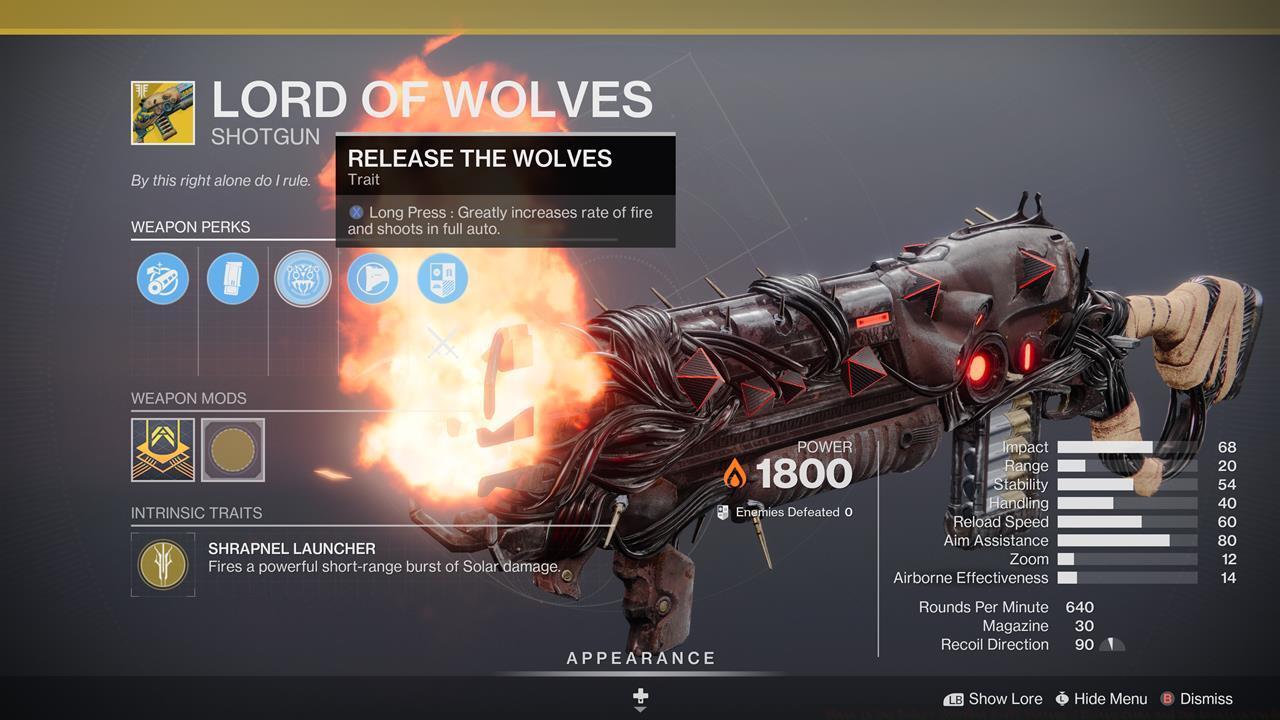1280x720 pixels.
Task: Select the Lord of Wolves weapon thumbnail
Action: [162, 111]
